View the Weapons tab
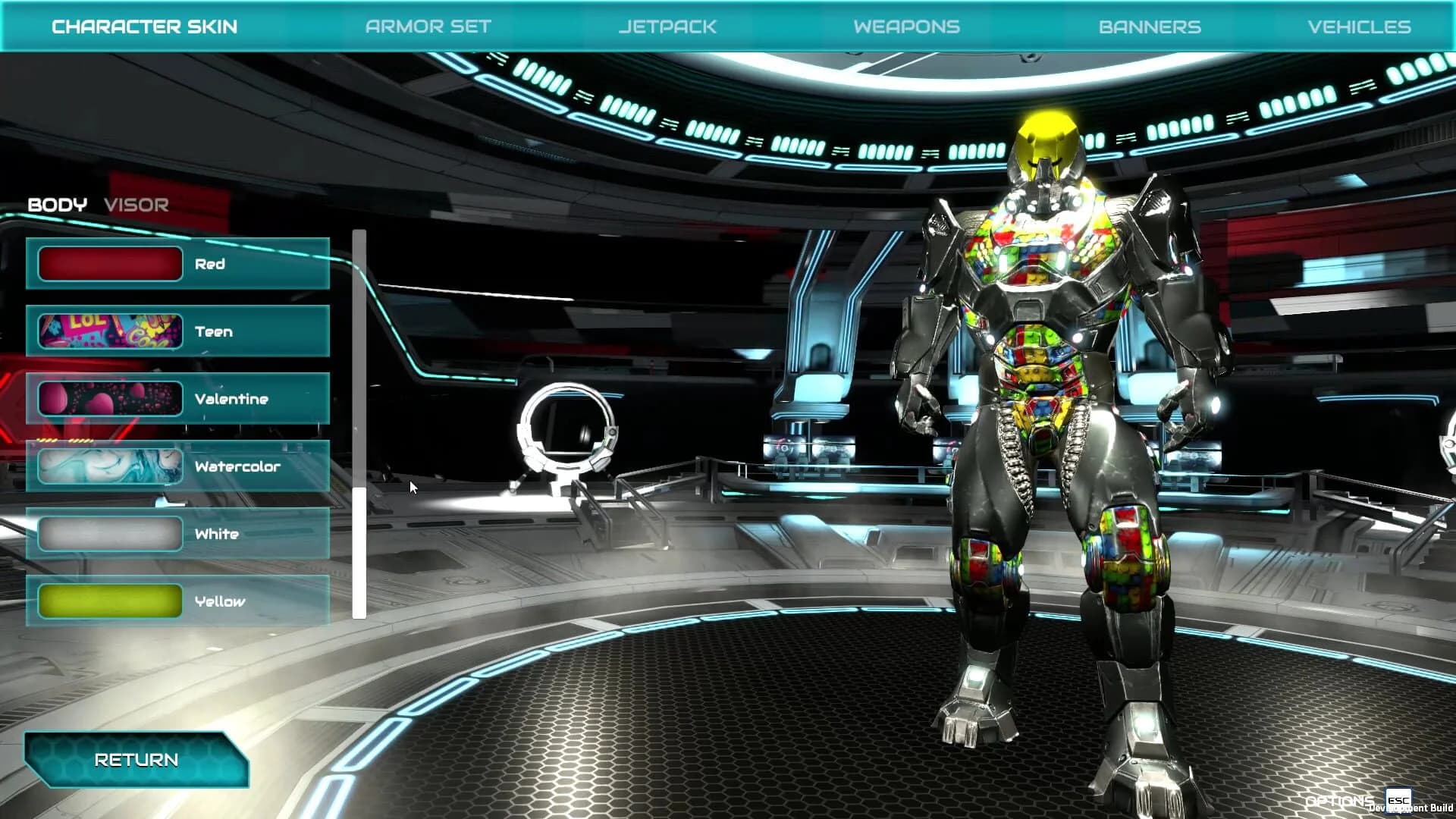The width and height of the screenshot is (1456, 819). (x=907, y=26)
